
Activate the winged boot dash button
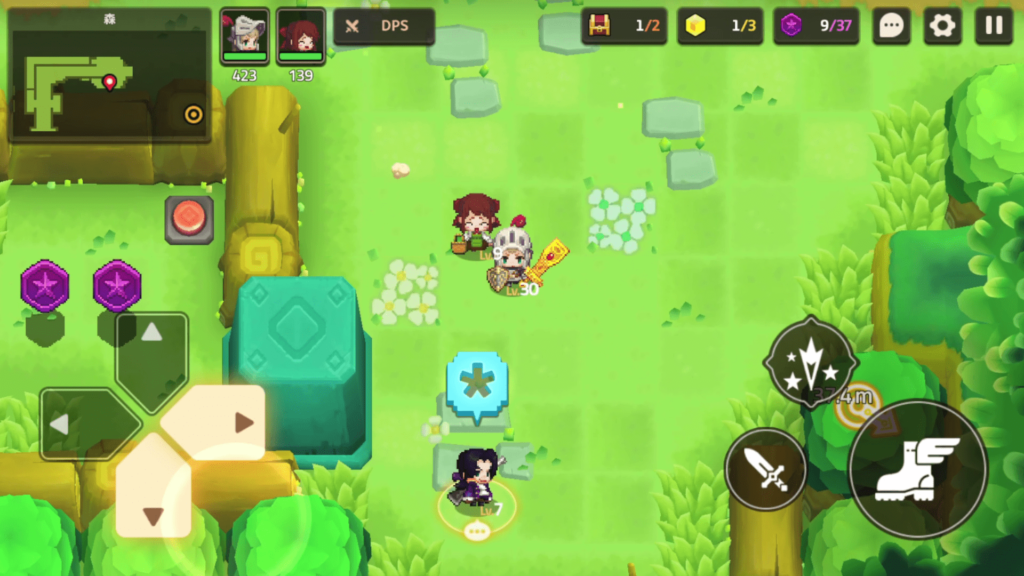[x=917, y=469]
